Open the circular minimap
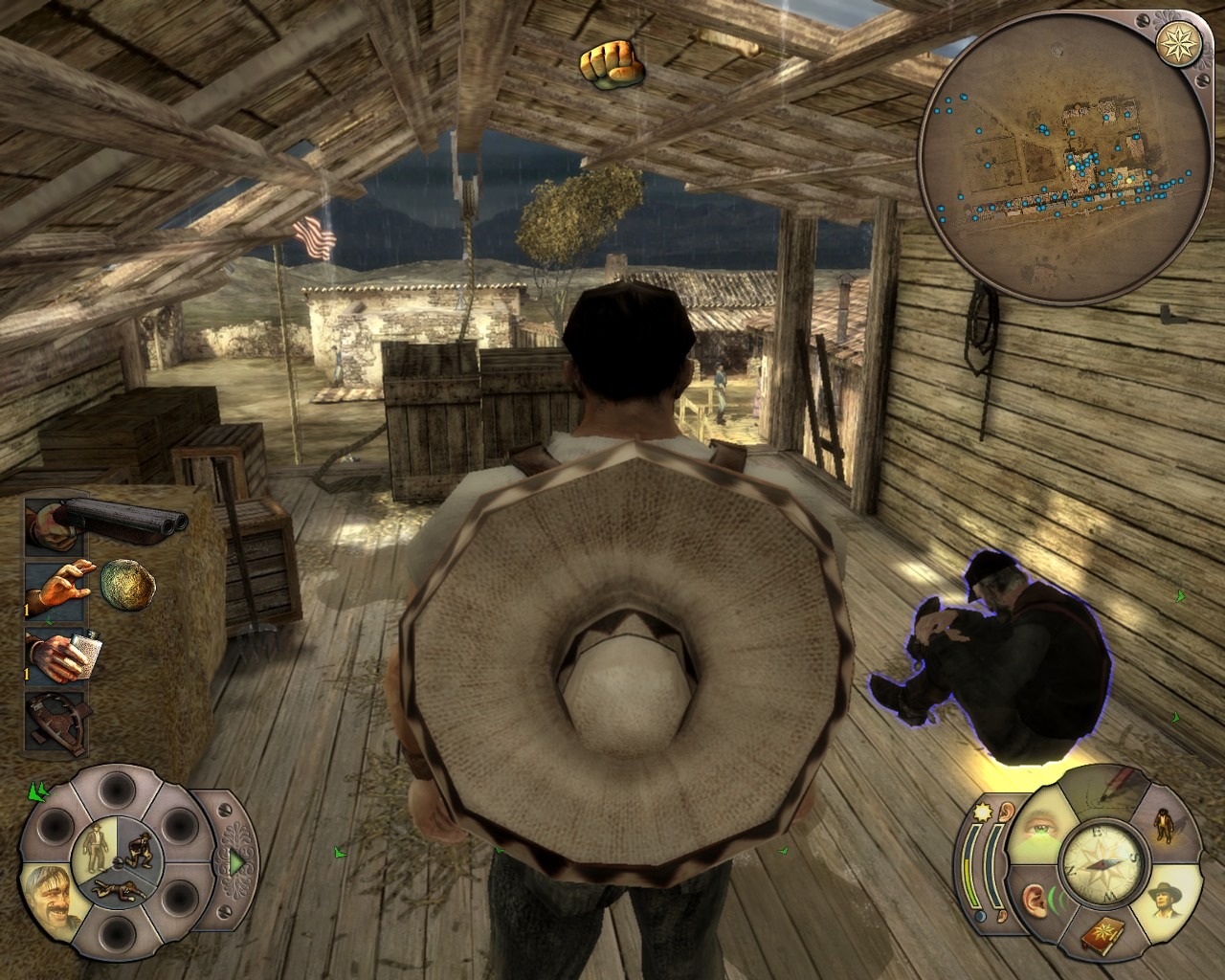 [1058, 159]
